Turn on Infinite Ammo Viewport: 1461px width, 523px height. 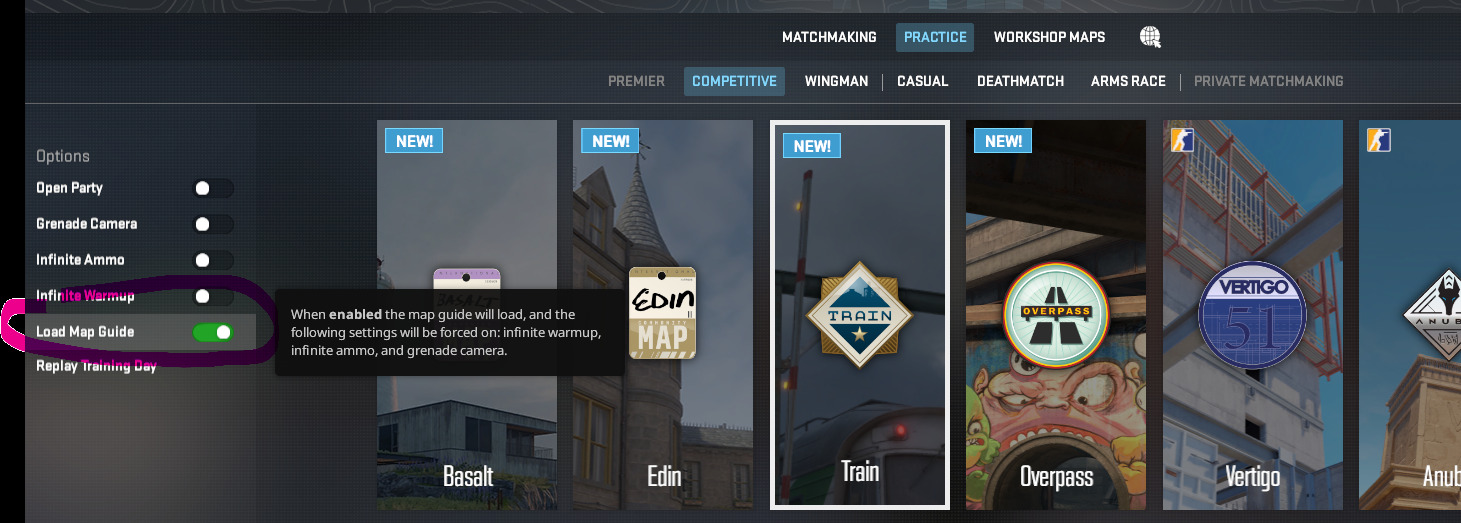[x=213, y=260]
